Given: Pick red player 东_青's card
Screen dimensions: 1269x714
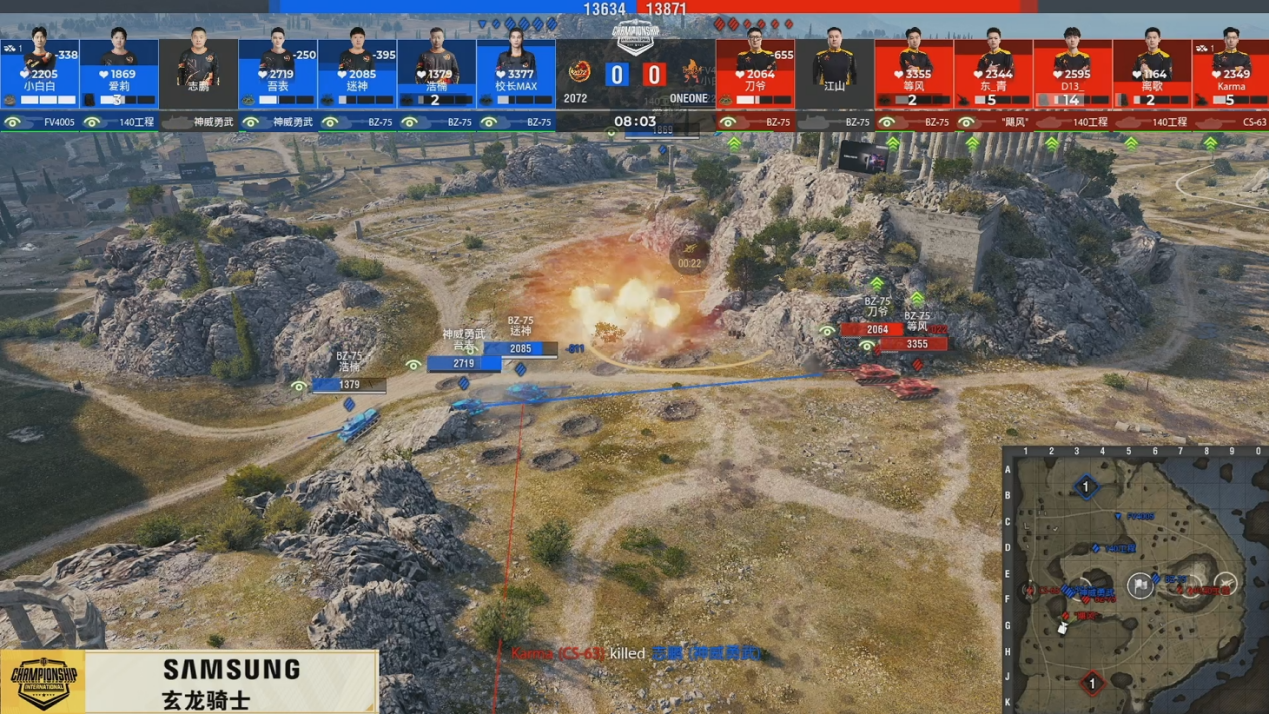Looking at the screenshot, I should 993,73.
